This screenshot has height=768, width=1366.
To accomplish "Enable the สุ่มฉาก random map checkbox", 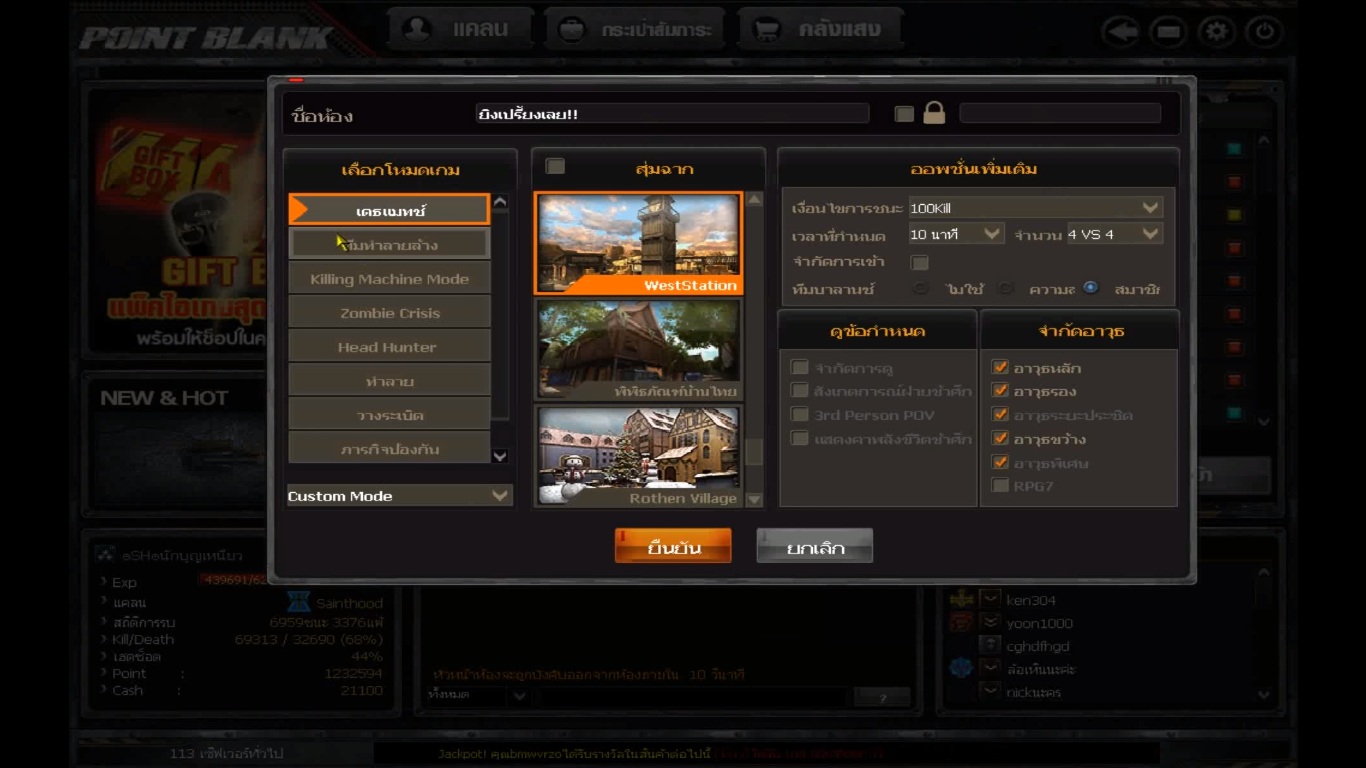I will click(556, 164).
